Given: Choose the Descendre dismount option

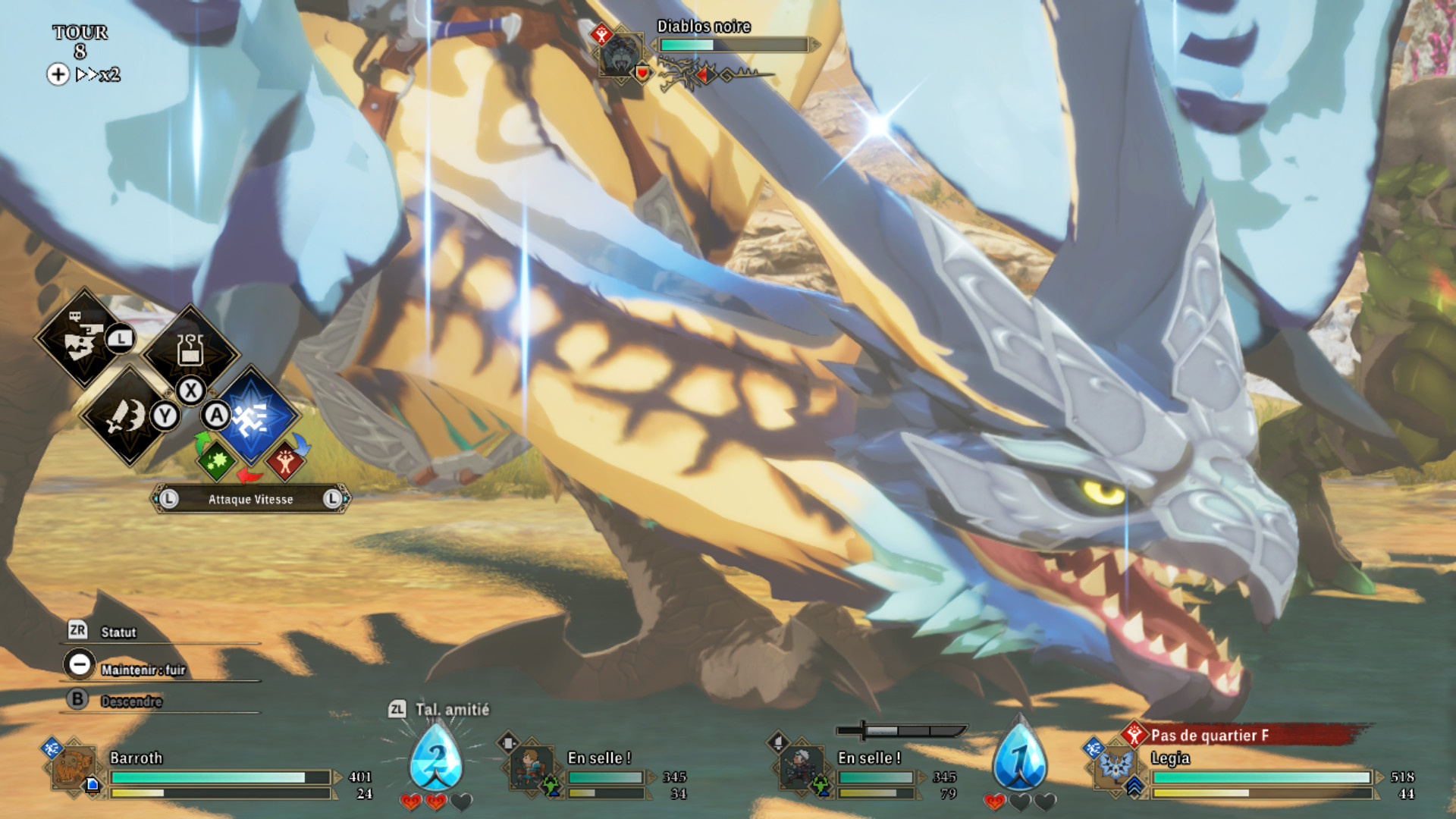Looking at the screenshot, I should pos(131,701).
